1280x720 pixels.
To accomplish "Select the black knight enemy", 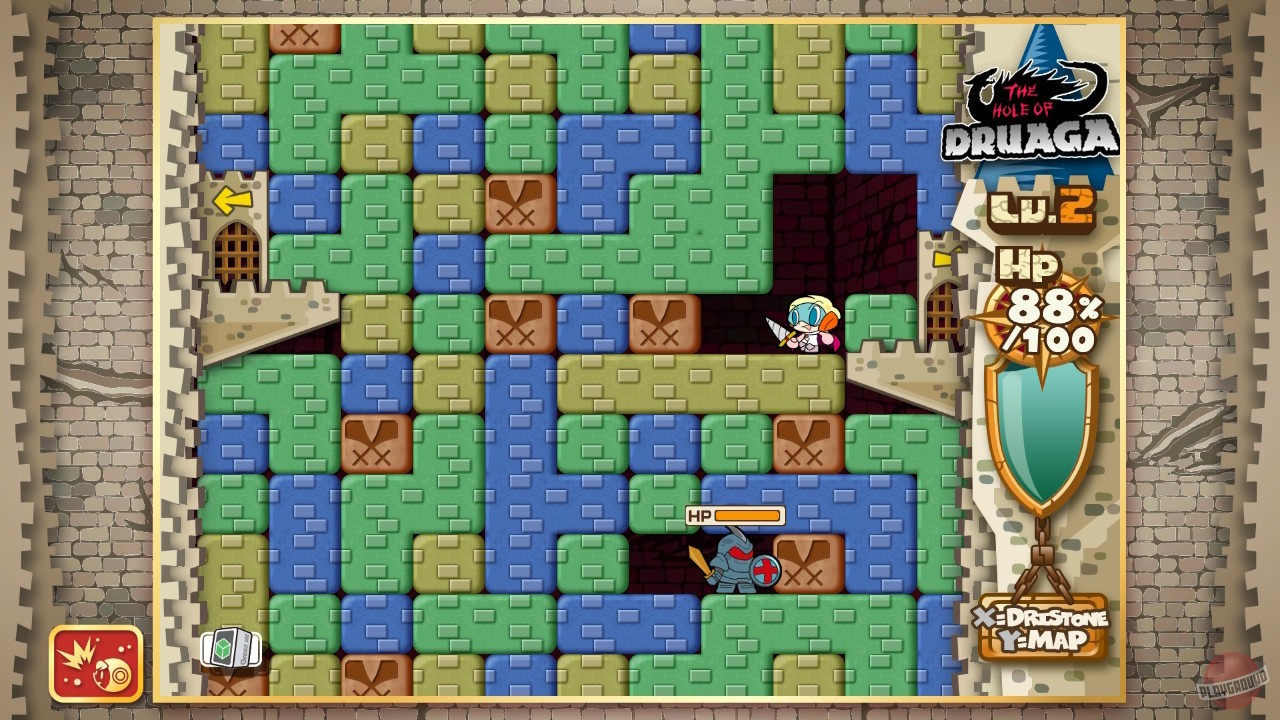I will (733, 565).
